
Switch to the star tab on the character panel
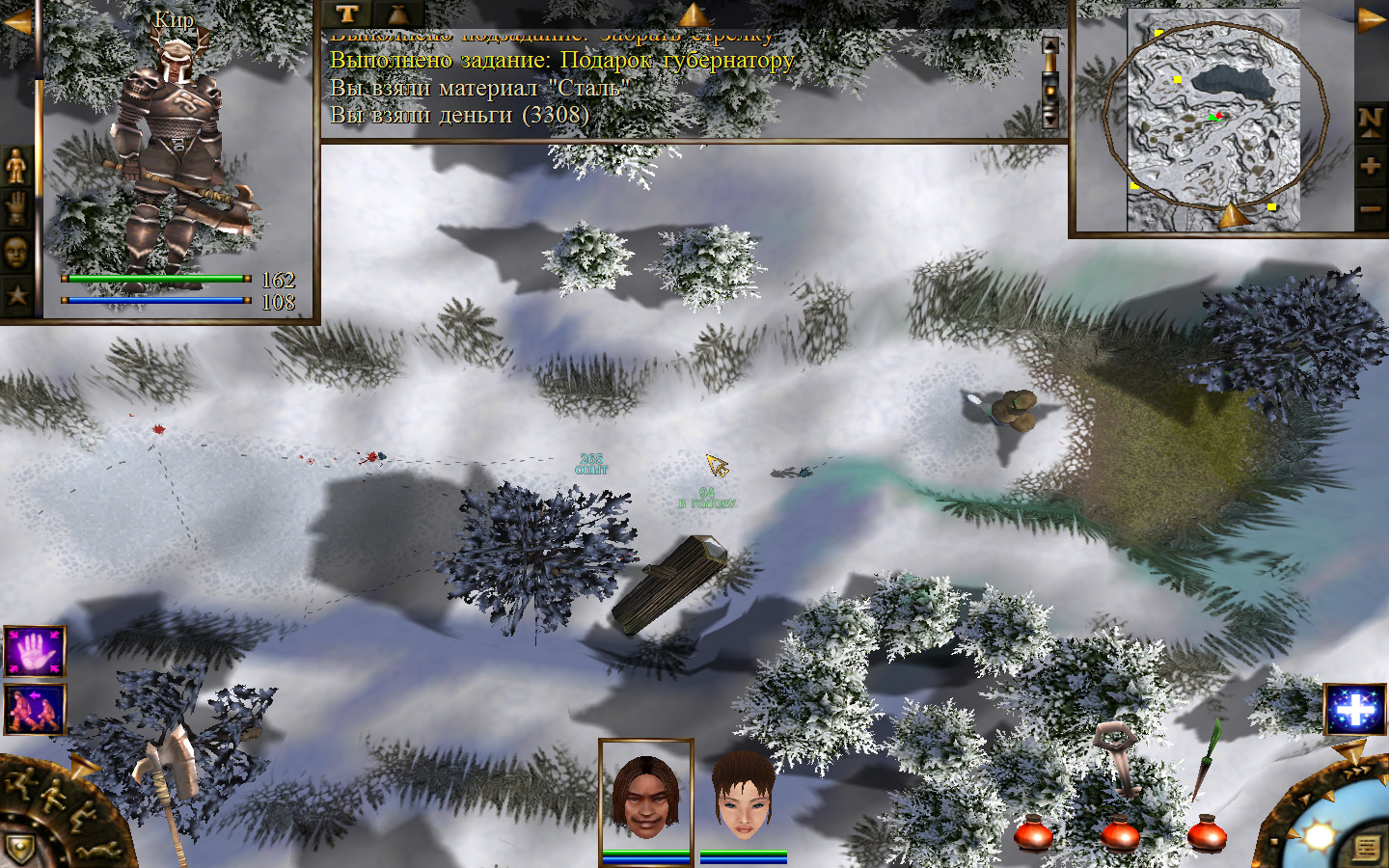pos(16,294)
